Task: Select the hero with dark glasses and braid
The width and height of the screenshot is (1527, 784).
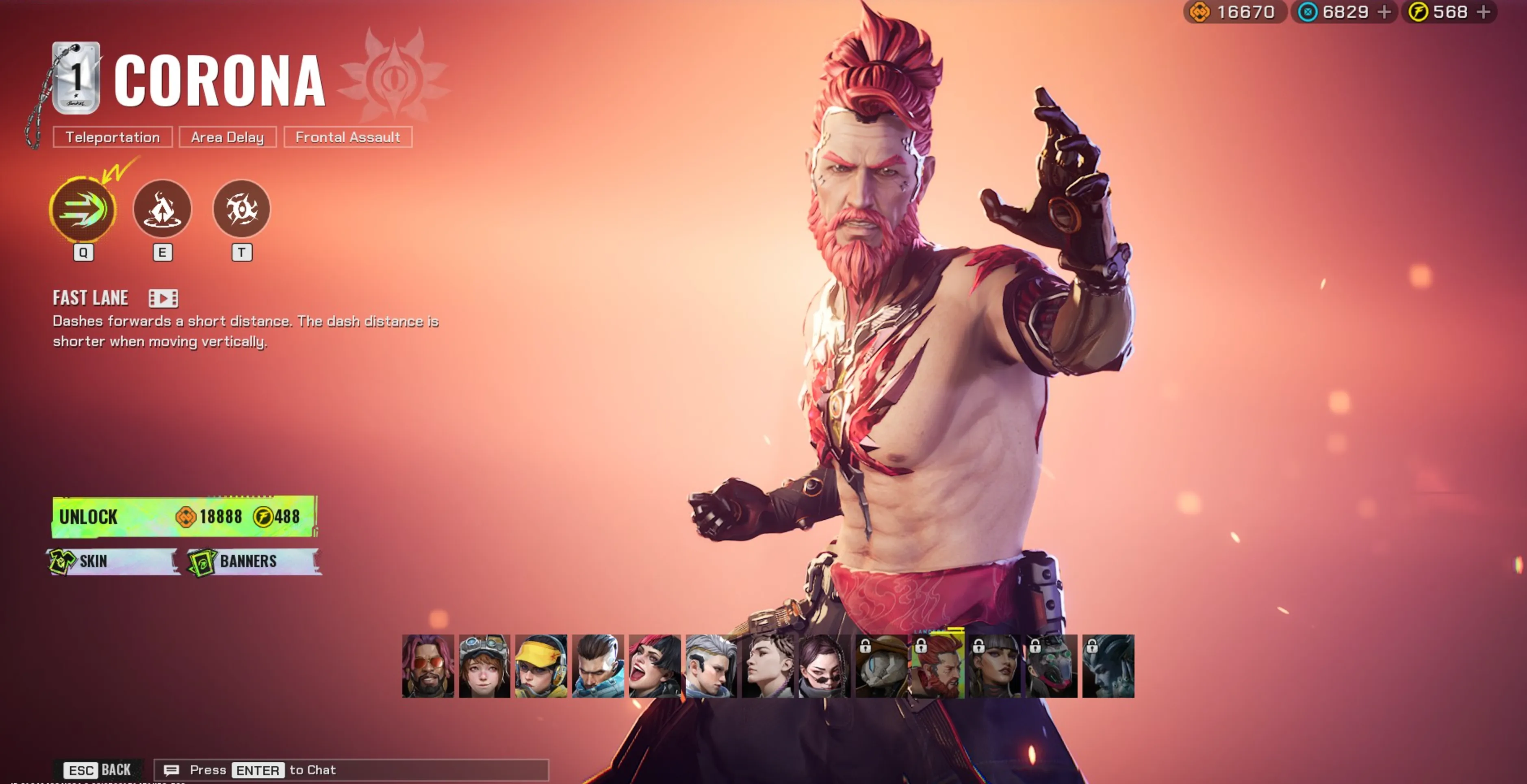Action: [x=824, y=666]
